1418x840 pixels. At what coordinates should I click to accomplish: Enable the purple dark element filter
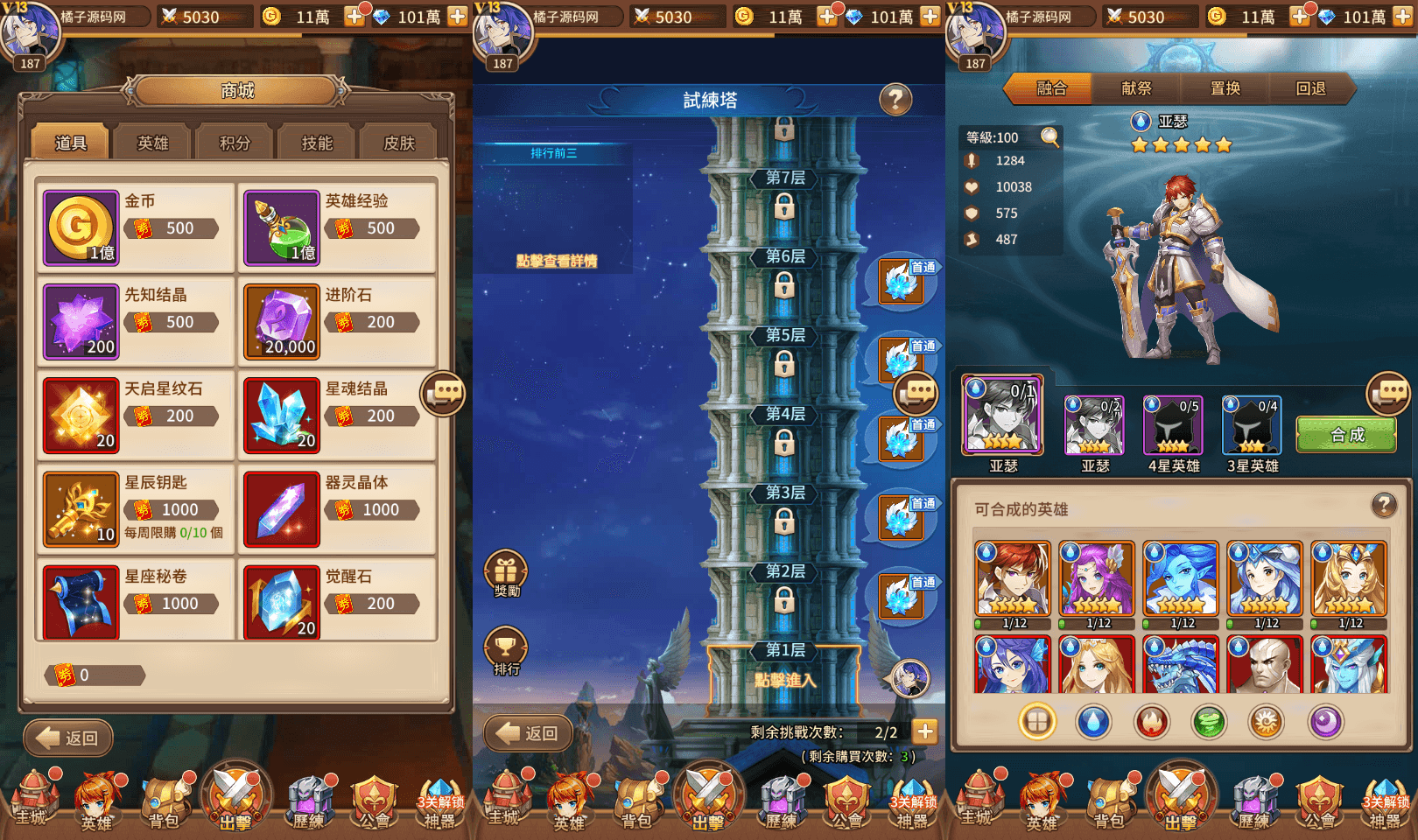(1323, 722)
